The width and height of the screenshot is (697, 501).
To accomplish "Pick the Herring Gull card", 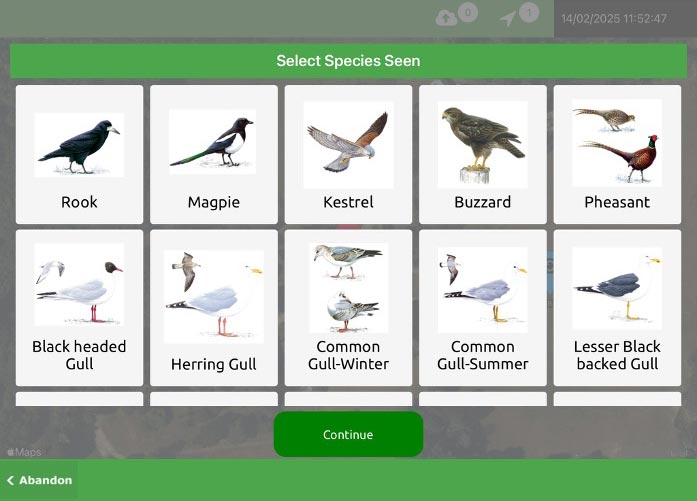I will (x=213, y=308).
